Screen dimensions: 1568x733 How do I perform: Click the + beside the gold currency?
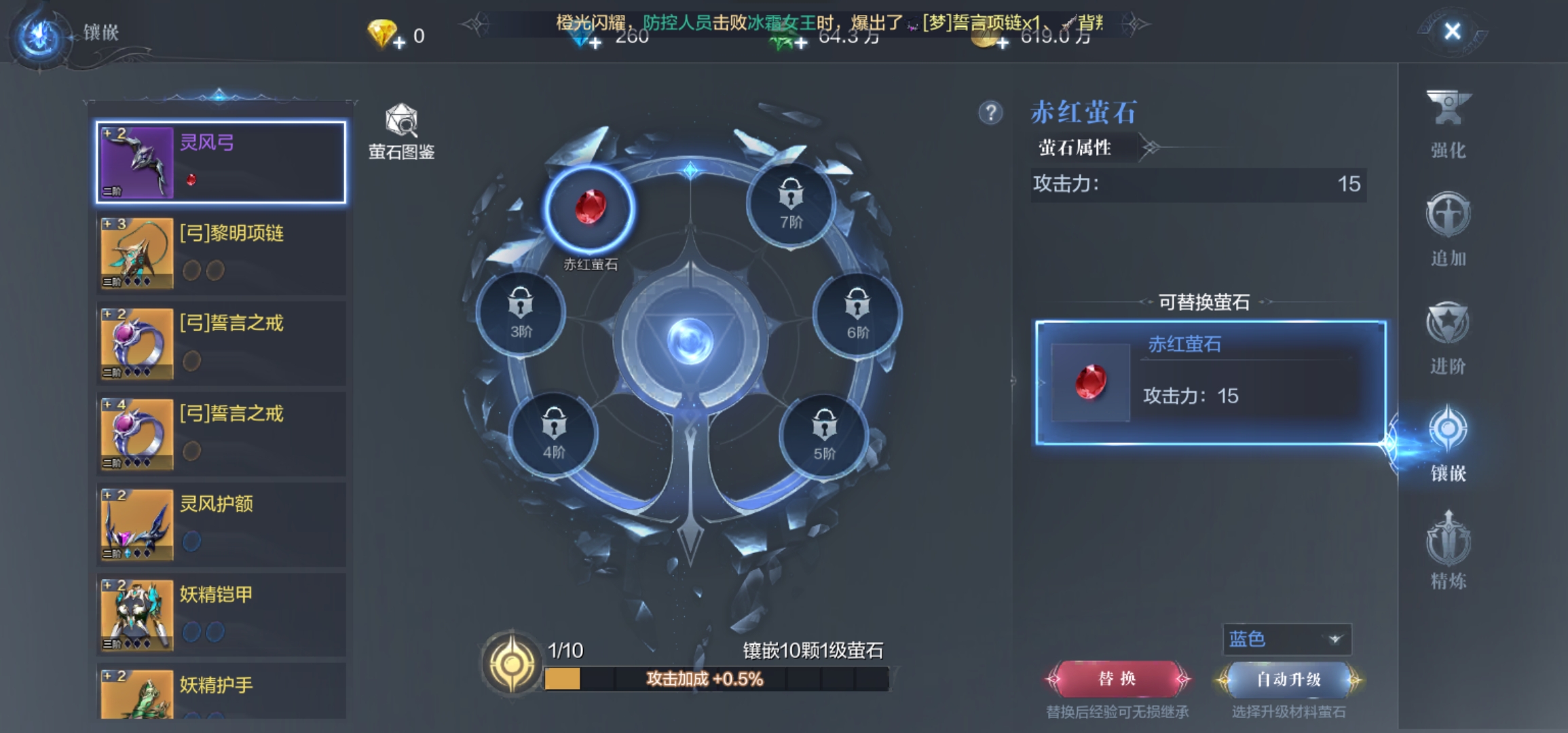coord(999,42)
